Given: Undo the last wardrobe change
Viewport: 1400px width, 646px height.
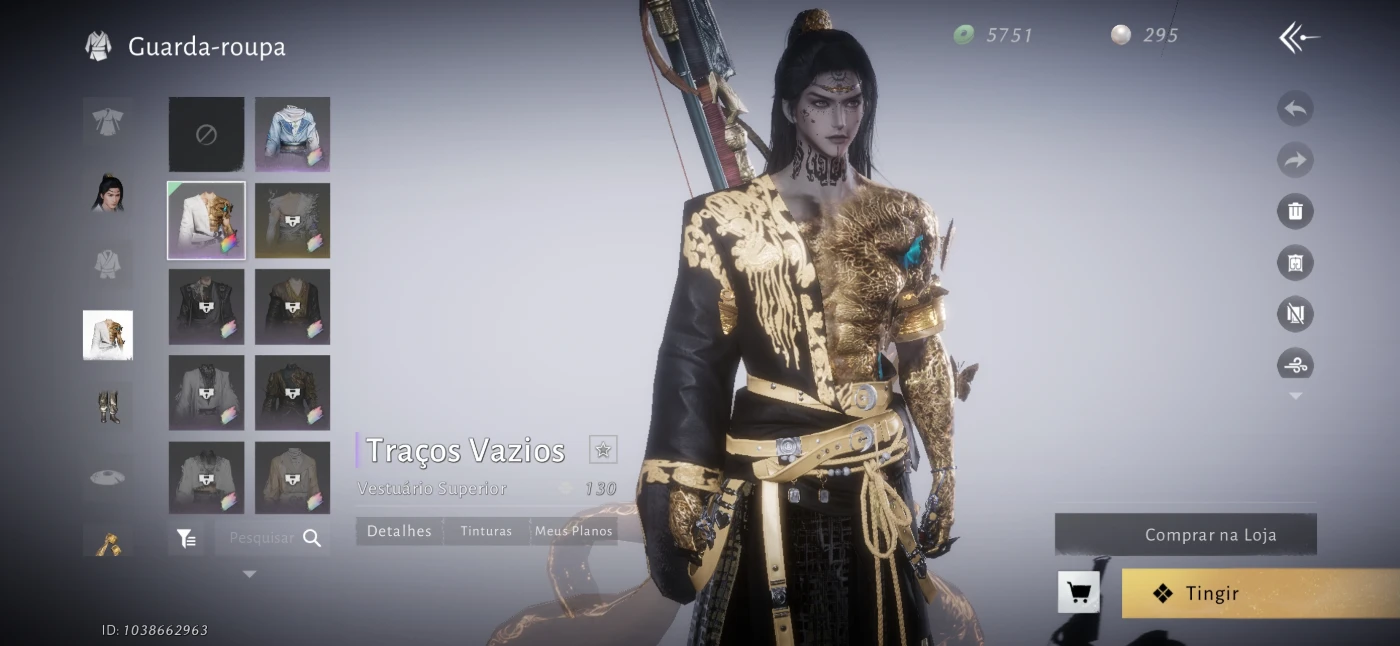Looking at the screenshot, I should tap(1295, 108).
